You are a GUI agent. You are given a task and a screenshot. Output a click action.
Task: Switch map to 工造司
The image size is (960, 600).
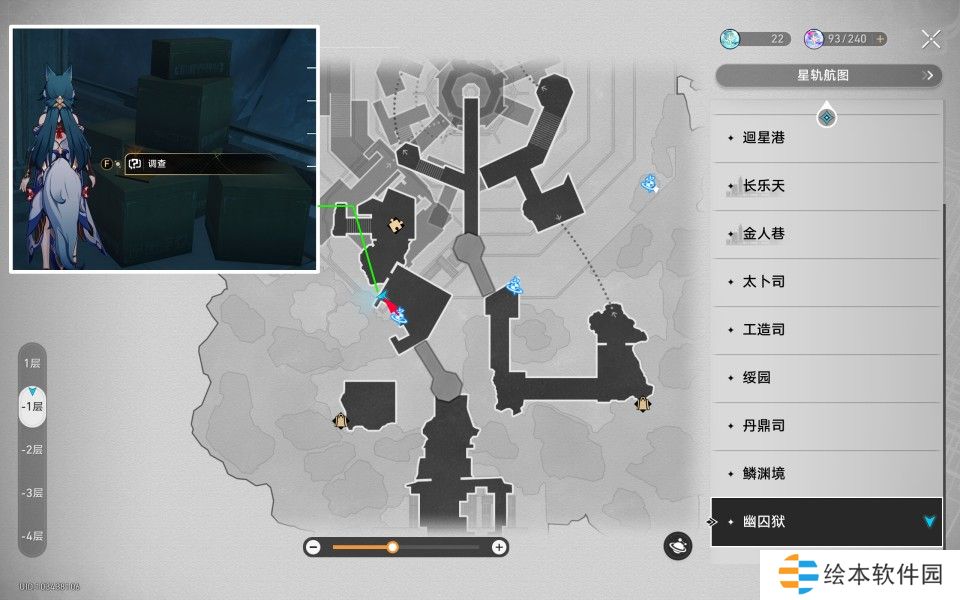pyautogui.click(x=826, y=330)
